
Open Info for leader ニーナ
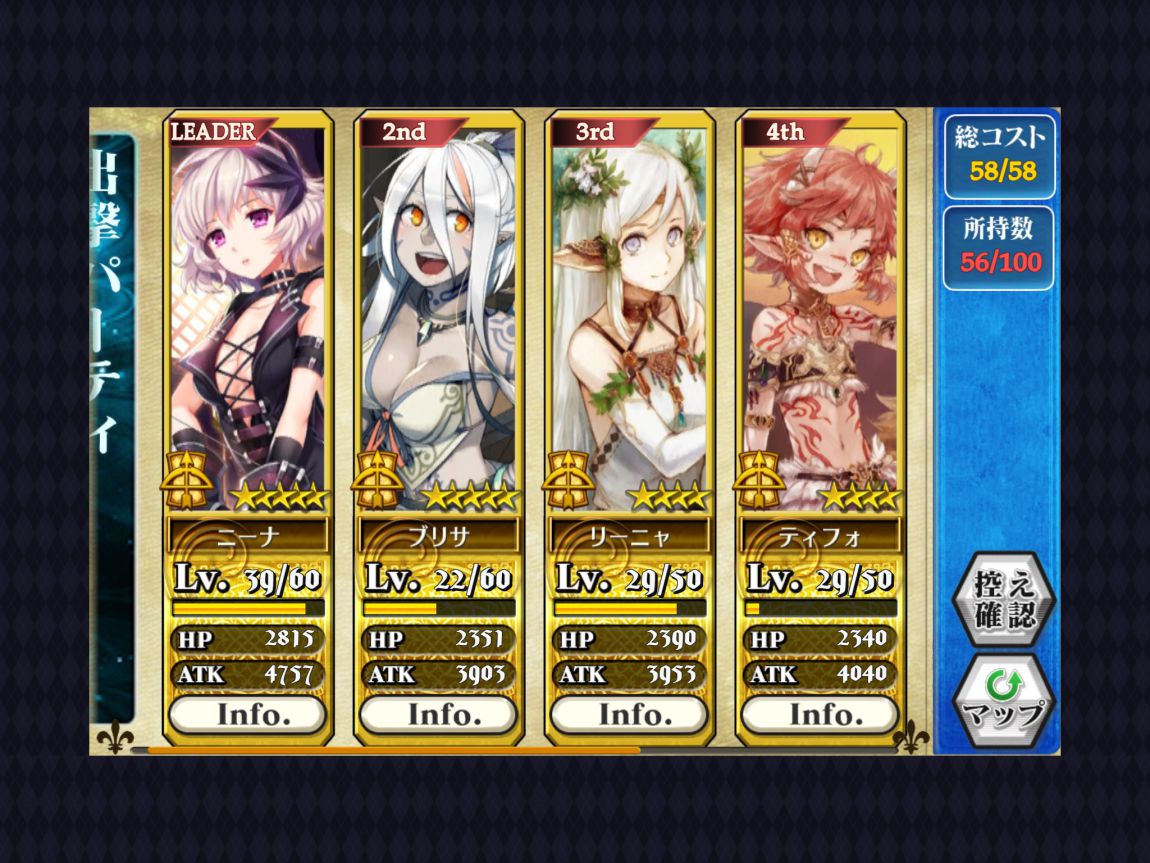coord(247,715)
